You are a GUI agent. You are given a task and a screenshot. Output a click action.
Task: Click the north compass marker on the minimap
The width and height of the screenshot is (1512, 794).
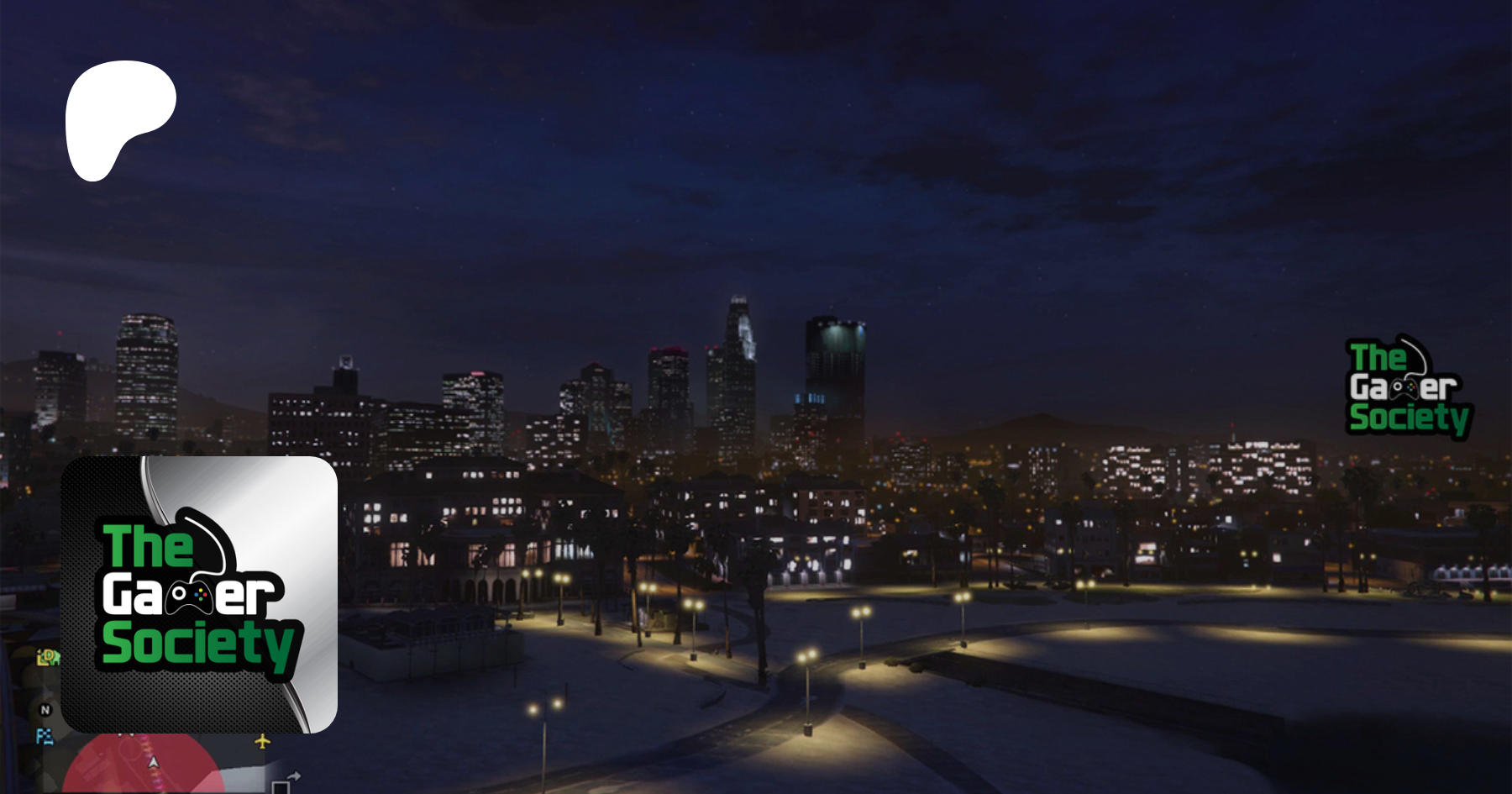45,710
